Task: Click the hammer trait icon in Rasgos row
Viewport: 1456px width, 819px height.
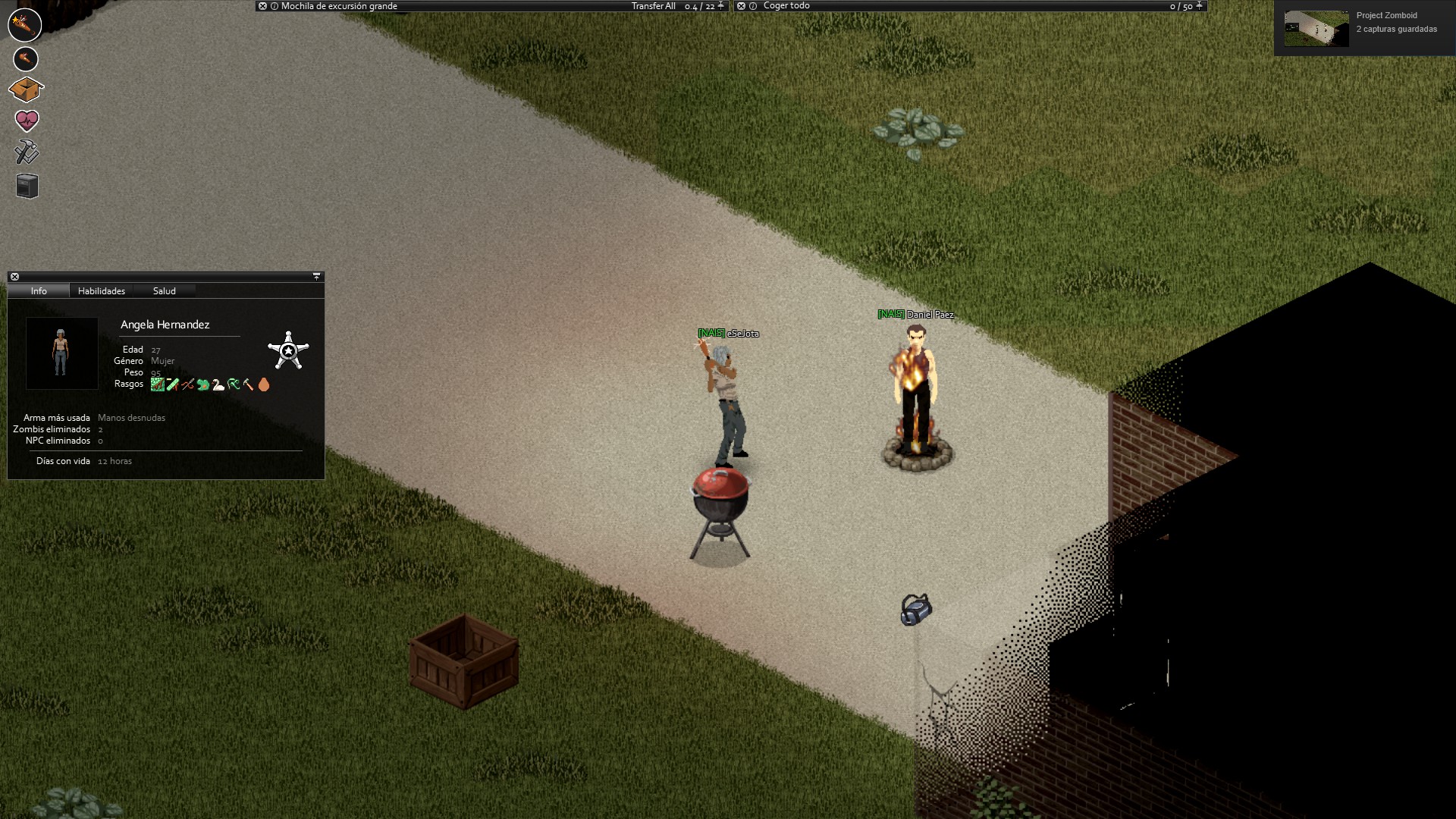Action: pyautogui.click(x=249, y=384)
